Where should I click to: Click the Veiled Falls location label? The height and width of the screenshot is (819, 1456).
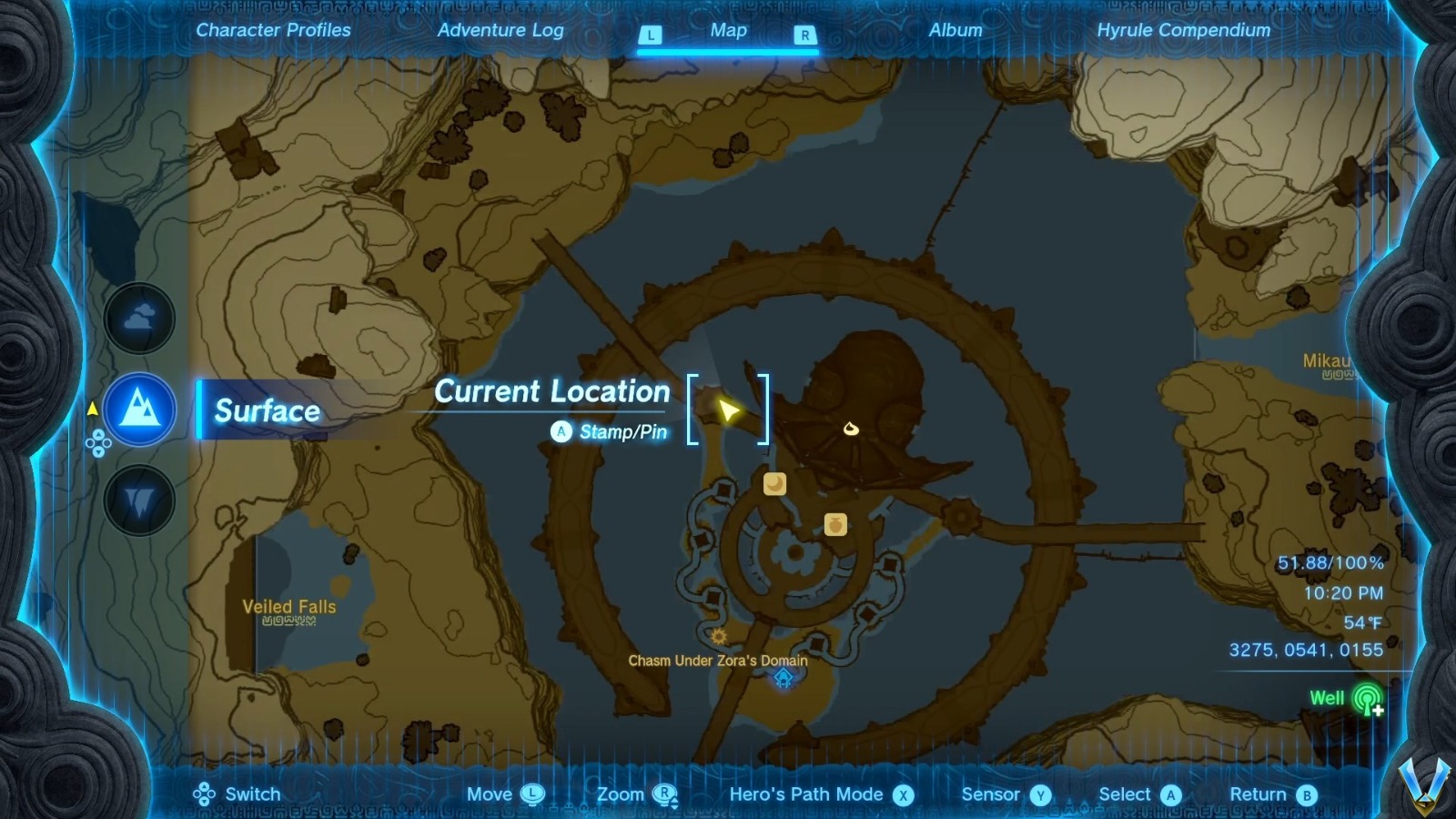(x=288, y=606)
